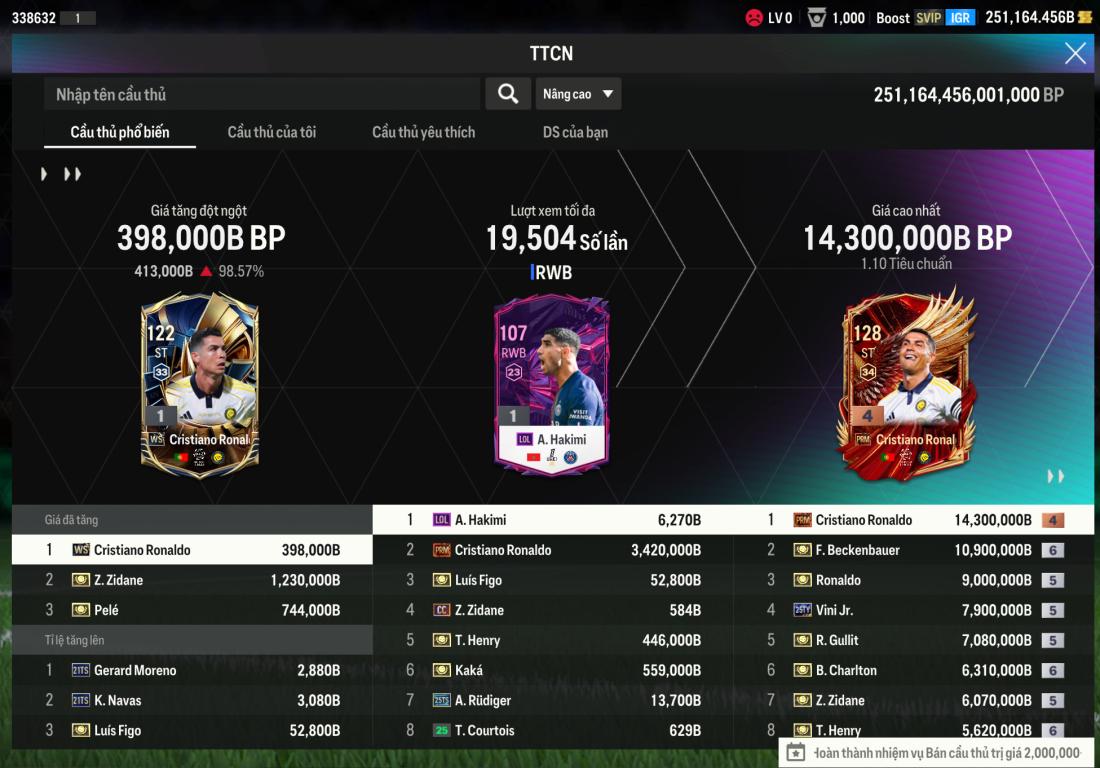Select the DS của bạn tab
1100x768 pixels.
click(575, 132)
